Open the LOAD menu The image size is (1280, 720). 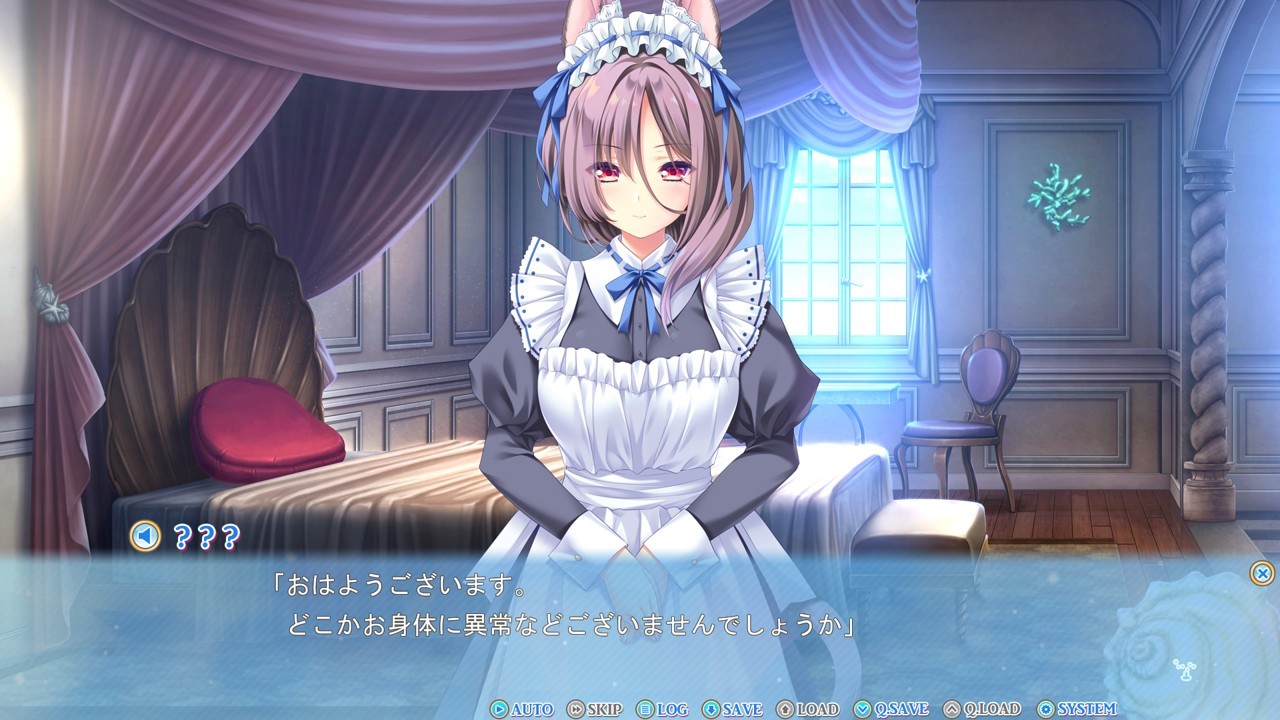[807, 709]
